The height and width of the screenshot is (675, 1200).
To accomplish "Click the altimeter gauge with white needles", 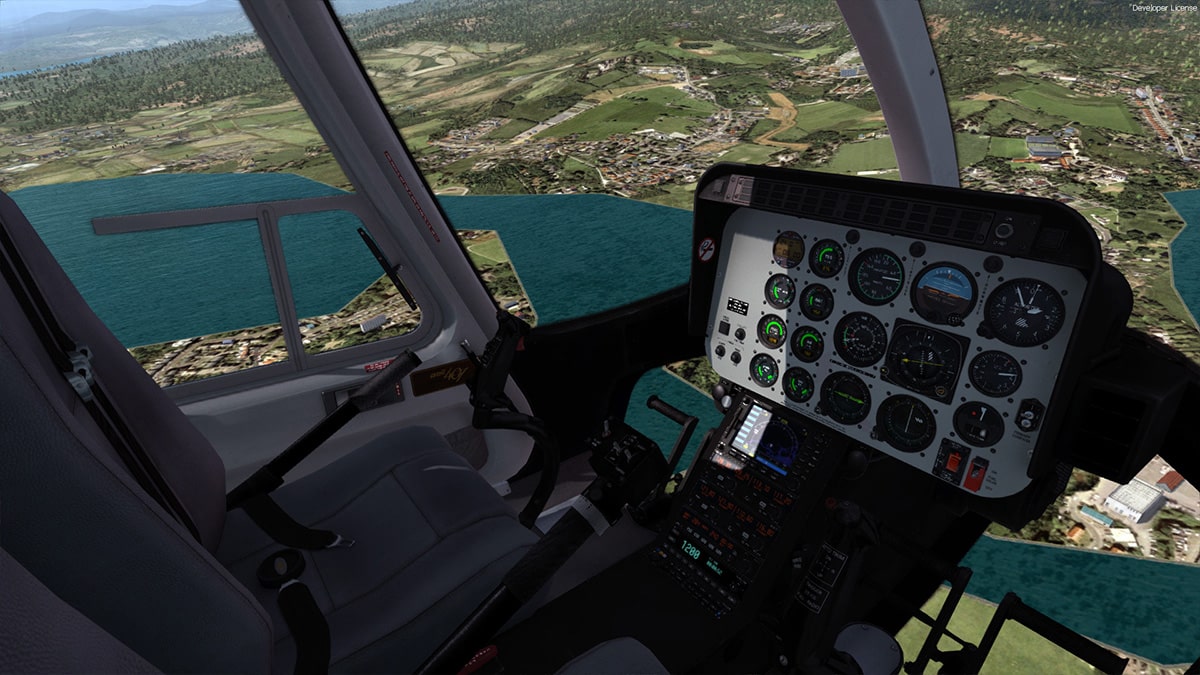I will tap(1023, 311).
